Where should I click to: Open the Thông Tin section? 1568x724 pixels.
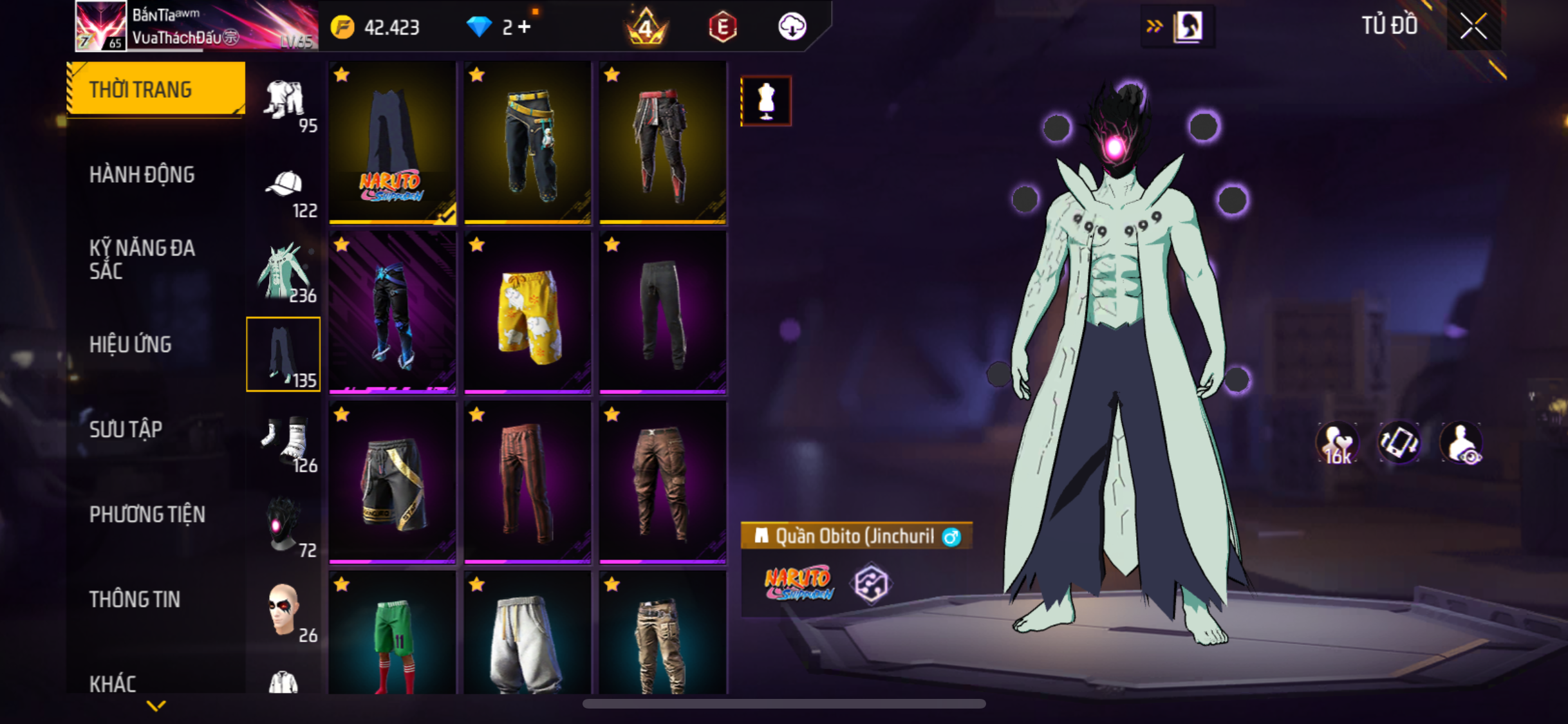[x=135, y=599]
